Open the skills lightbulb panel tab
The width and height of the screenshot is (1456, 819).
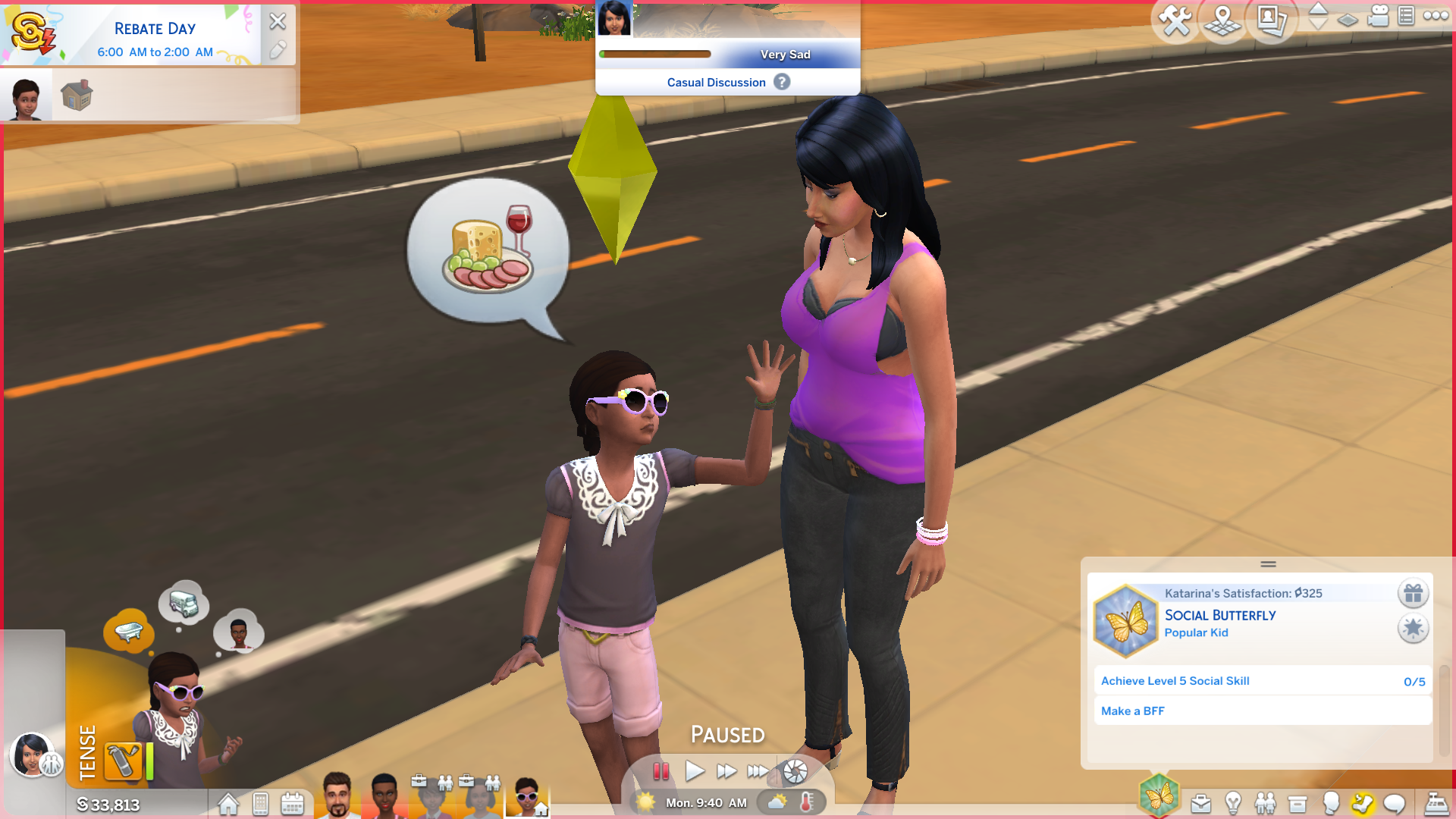tap(1233, 803)
